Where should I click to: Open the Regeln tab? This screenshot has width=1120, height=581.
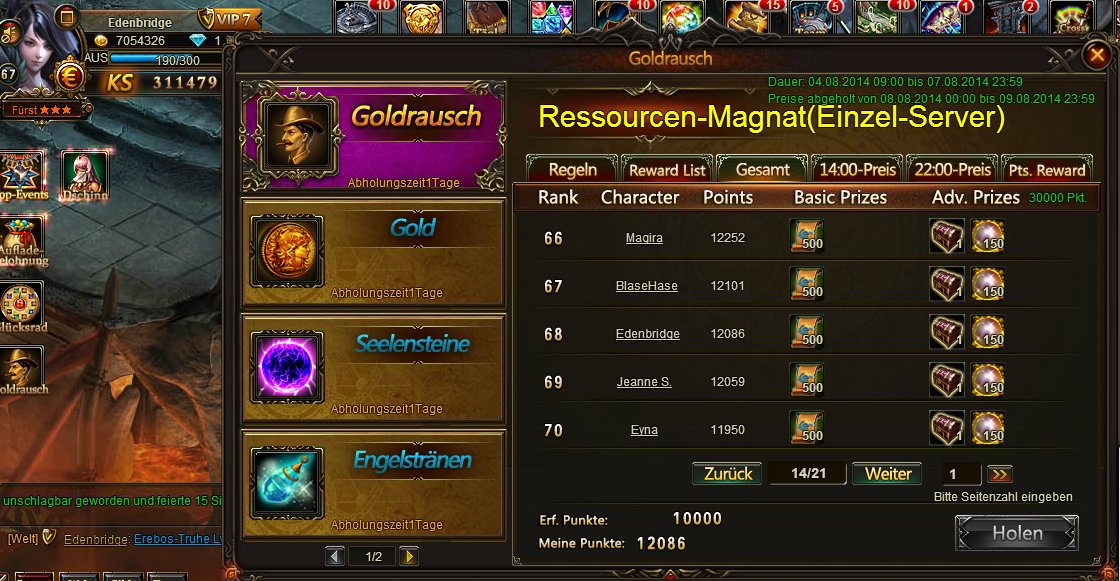pos(573,169)
